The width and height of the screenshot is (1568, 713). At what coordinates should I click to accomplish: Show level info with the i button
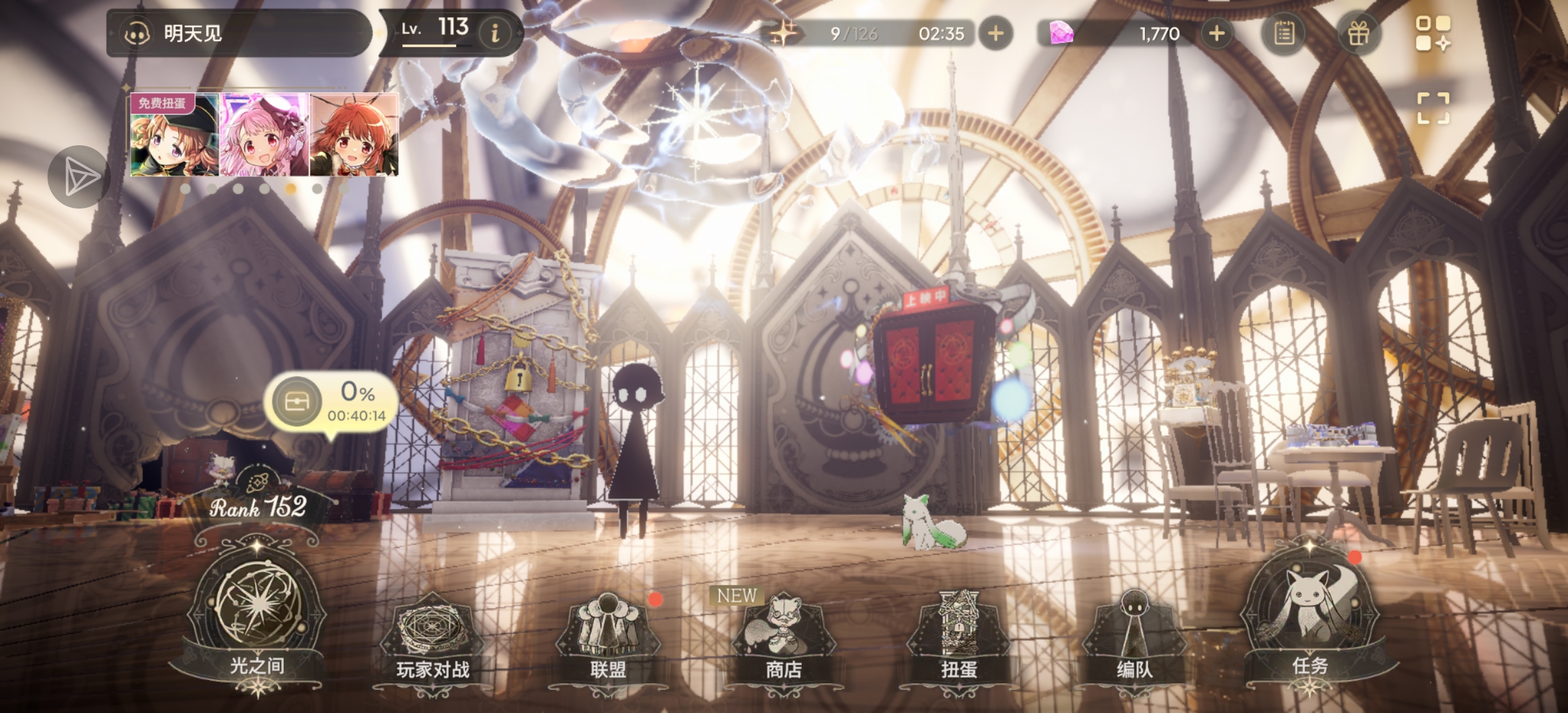pos(495,33)
